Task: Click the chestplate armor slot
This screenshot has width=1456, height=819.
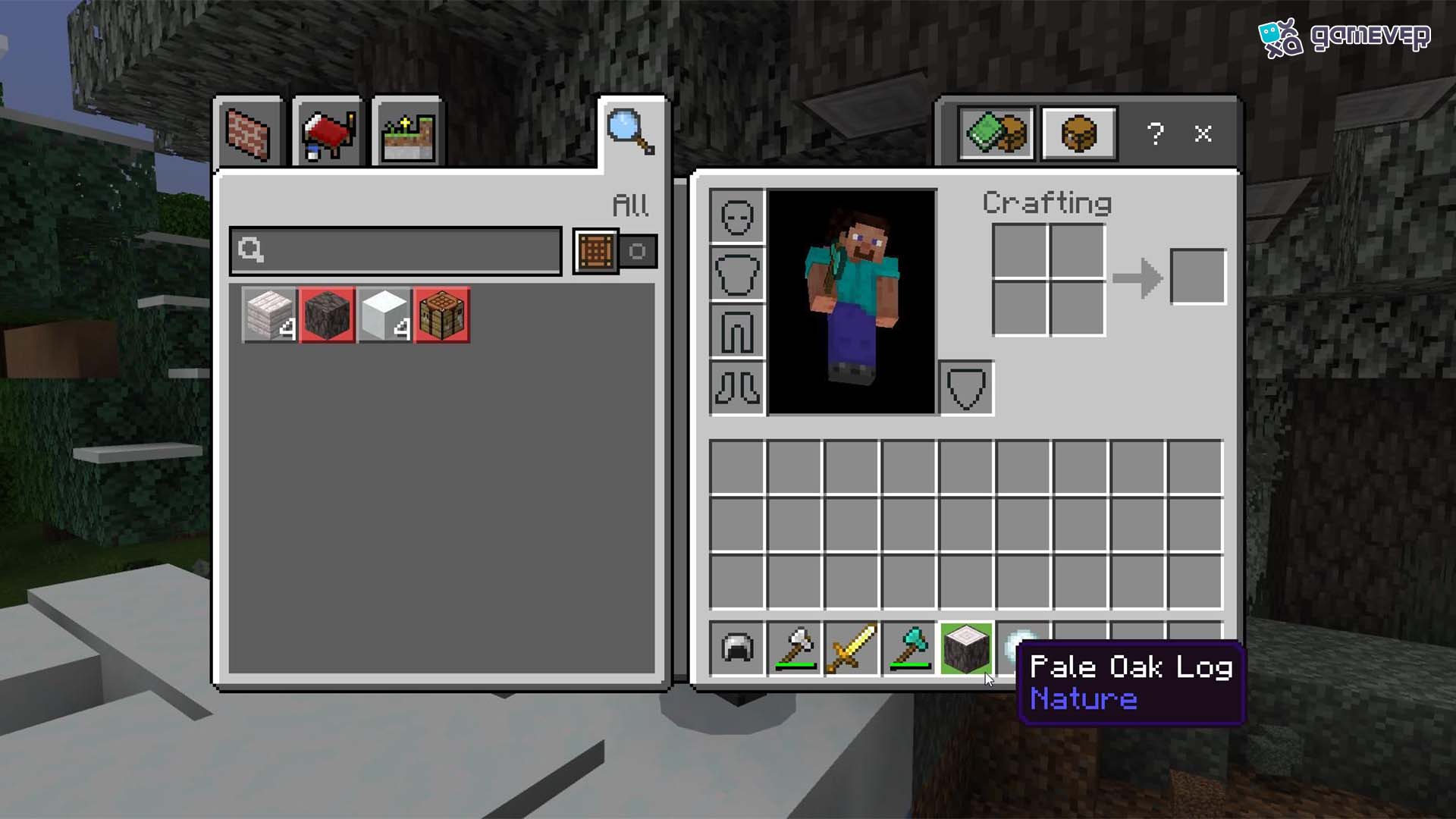Action: coord(737,274)
